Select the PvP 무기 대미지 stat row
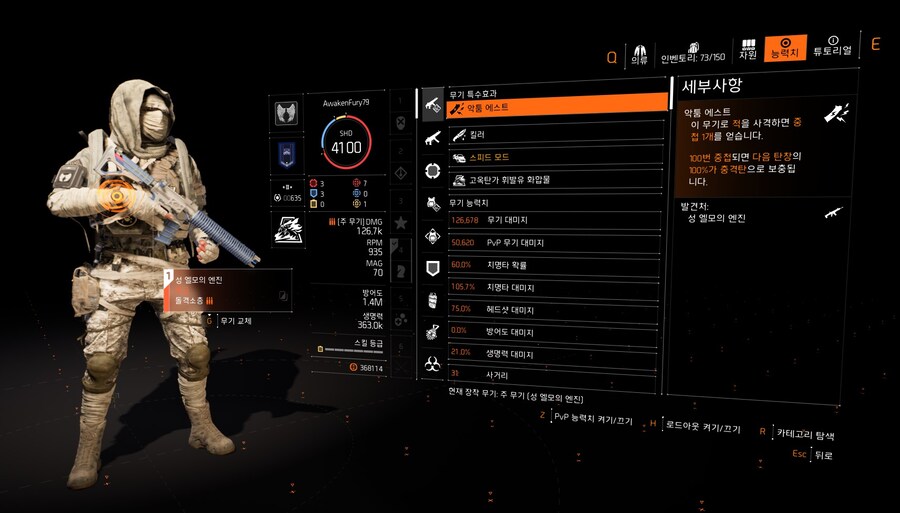 tap(556, 242)
